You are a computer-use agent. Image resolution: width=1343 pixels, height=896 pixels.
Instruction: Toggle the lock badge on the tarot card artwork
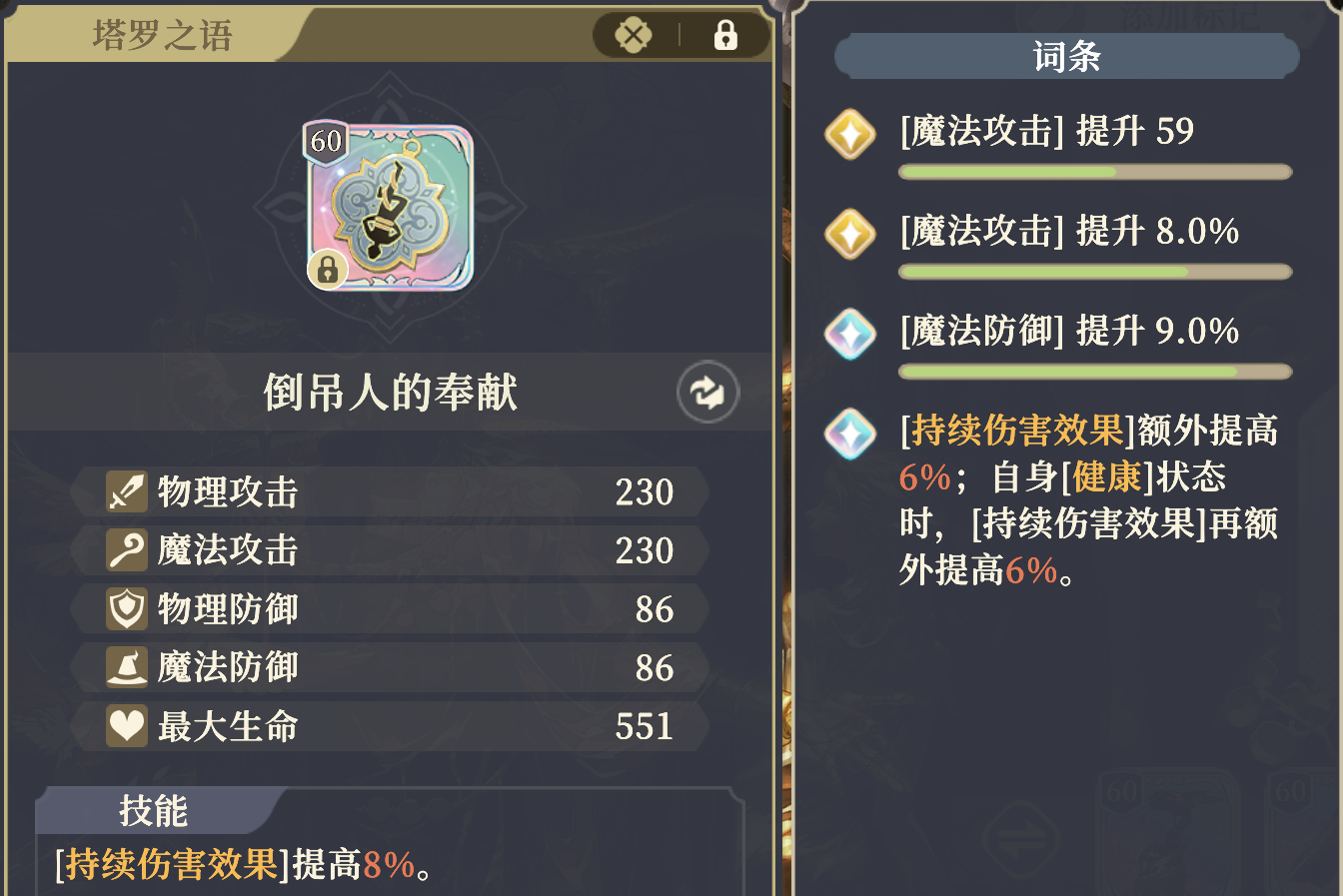(327, 270)
